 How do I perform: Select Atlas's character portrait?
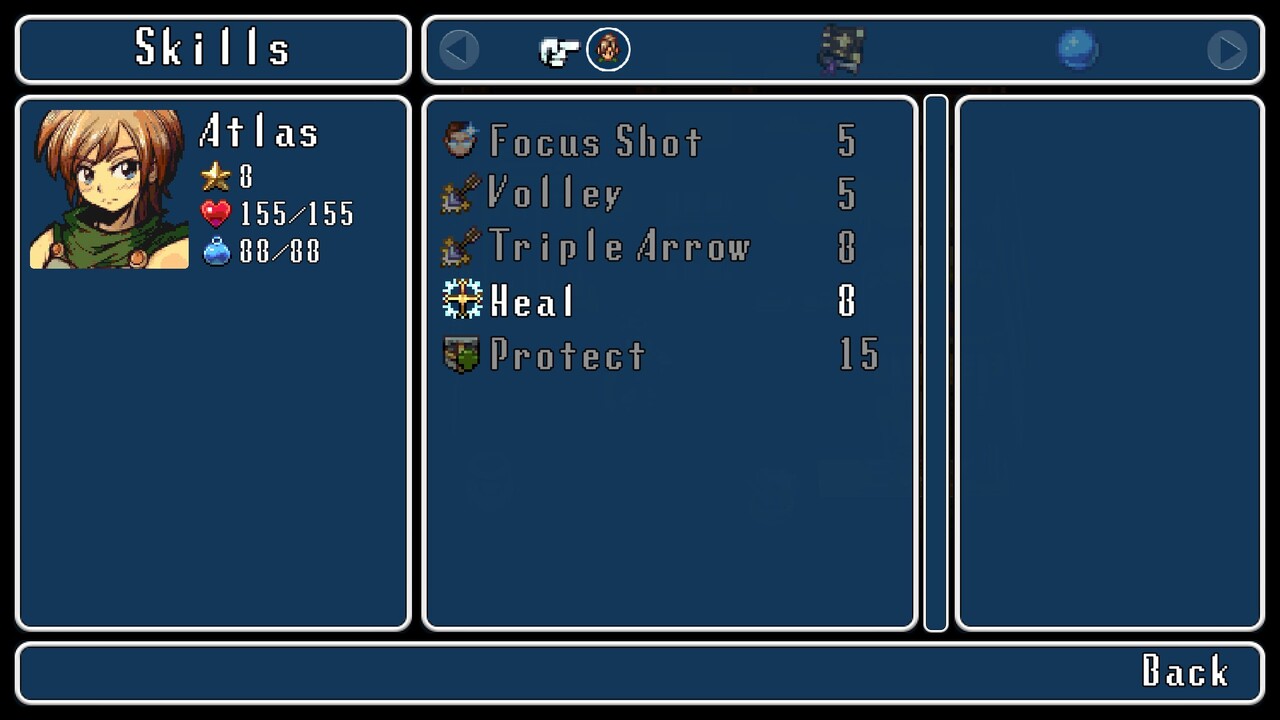109,189
